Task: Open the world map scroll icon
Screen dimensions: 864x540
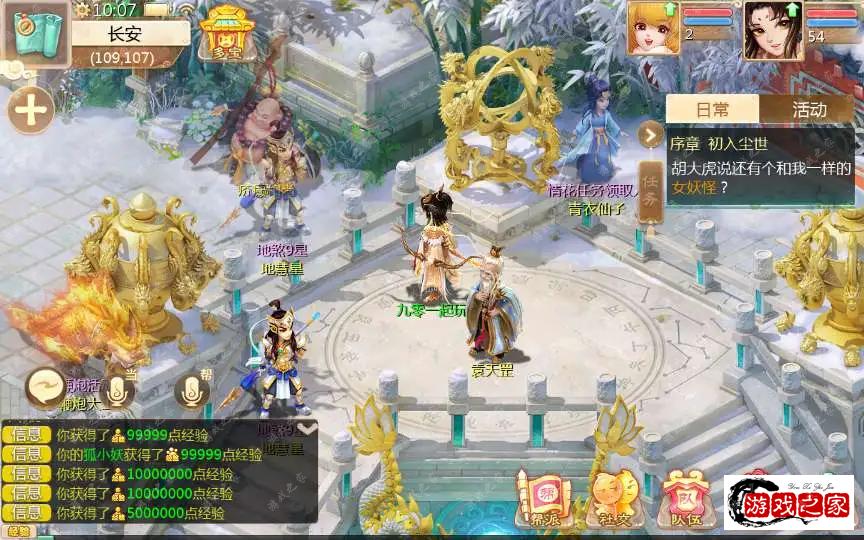Action: pos(34,30)
